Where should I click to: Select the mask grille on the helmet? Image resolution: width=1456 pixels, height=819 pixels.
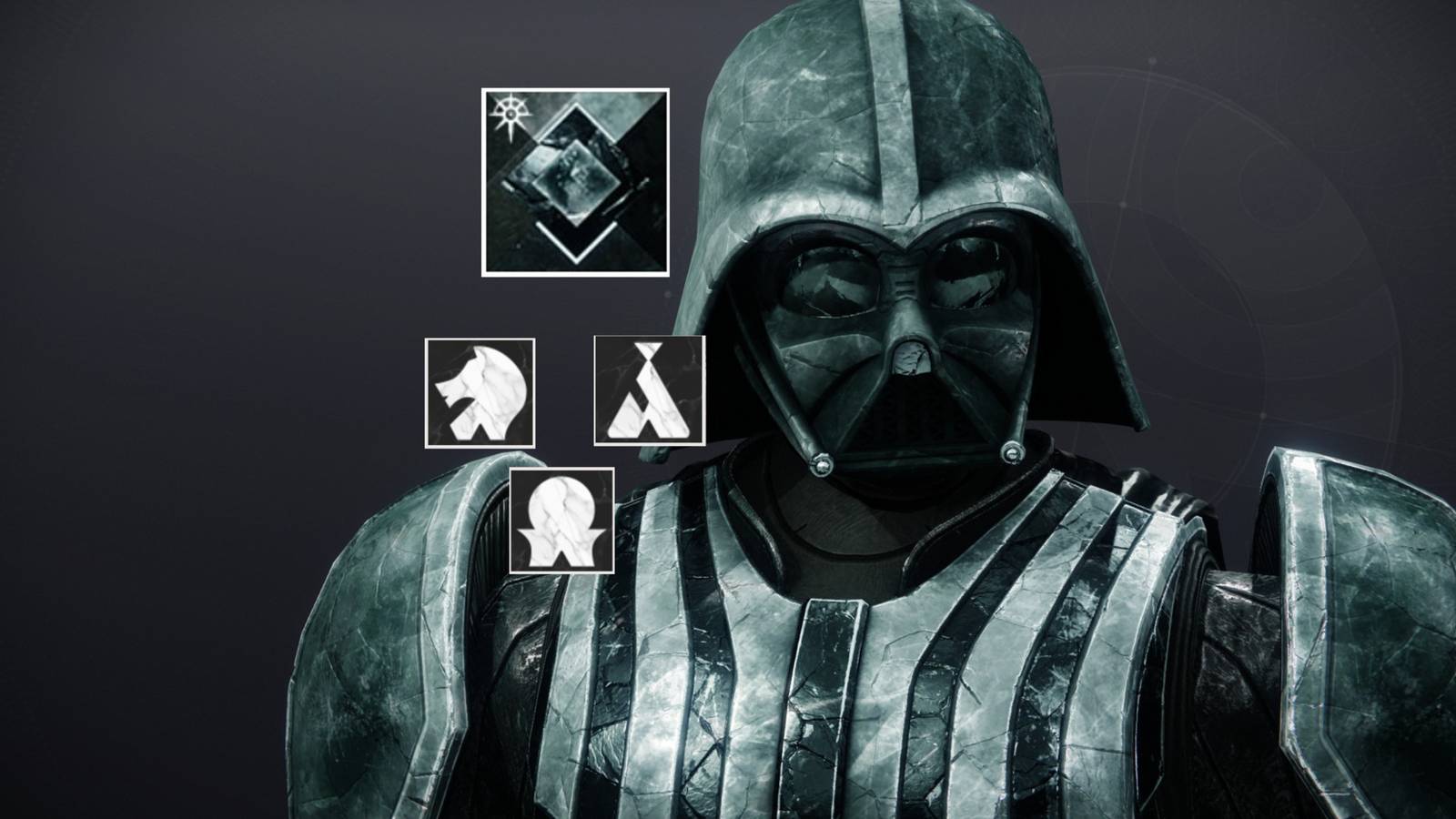(x=910, y=419)
